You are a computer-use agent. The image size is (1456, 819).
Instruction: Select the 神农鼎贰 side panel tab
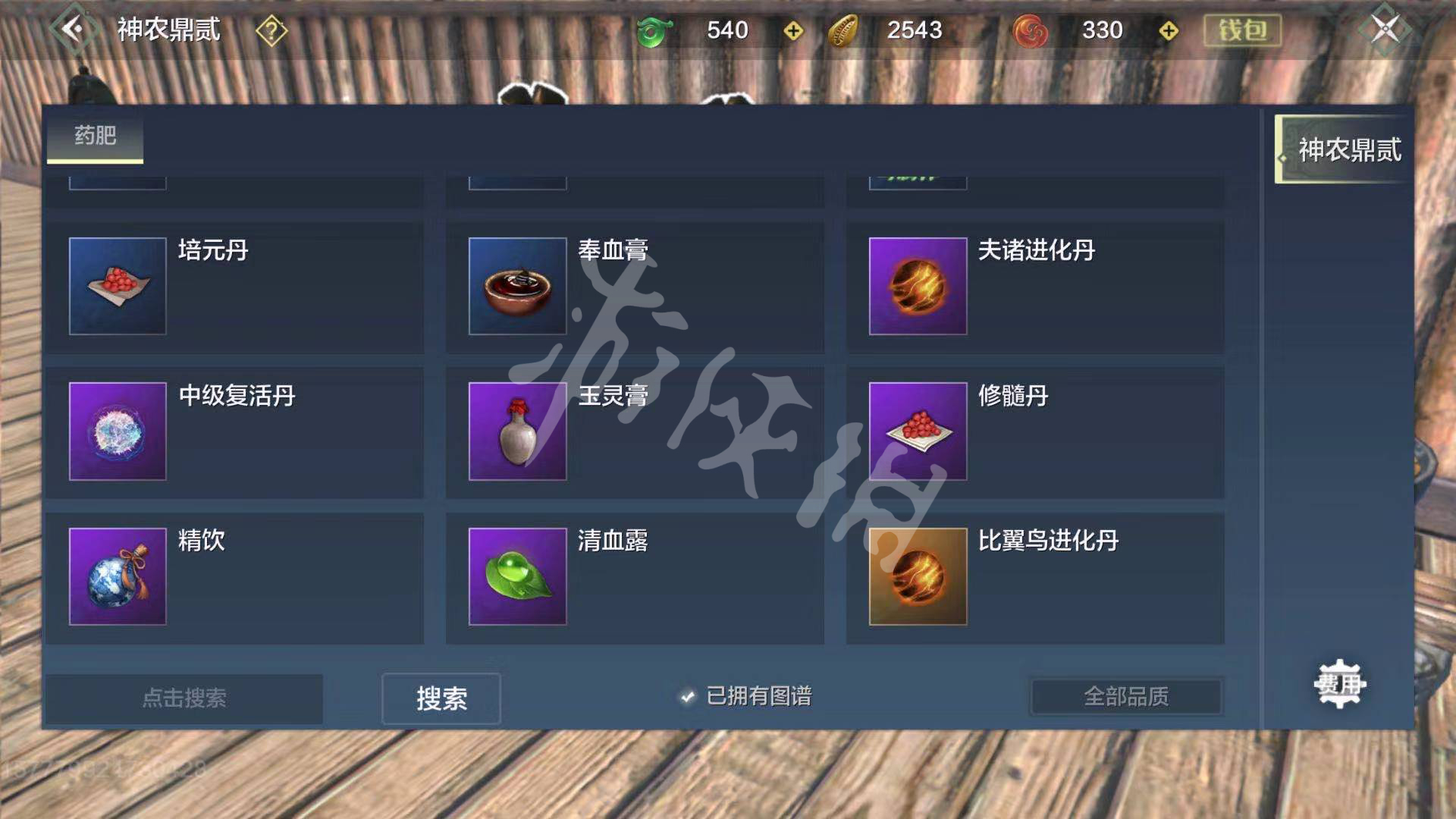(x=1341, y=149)
